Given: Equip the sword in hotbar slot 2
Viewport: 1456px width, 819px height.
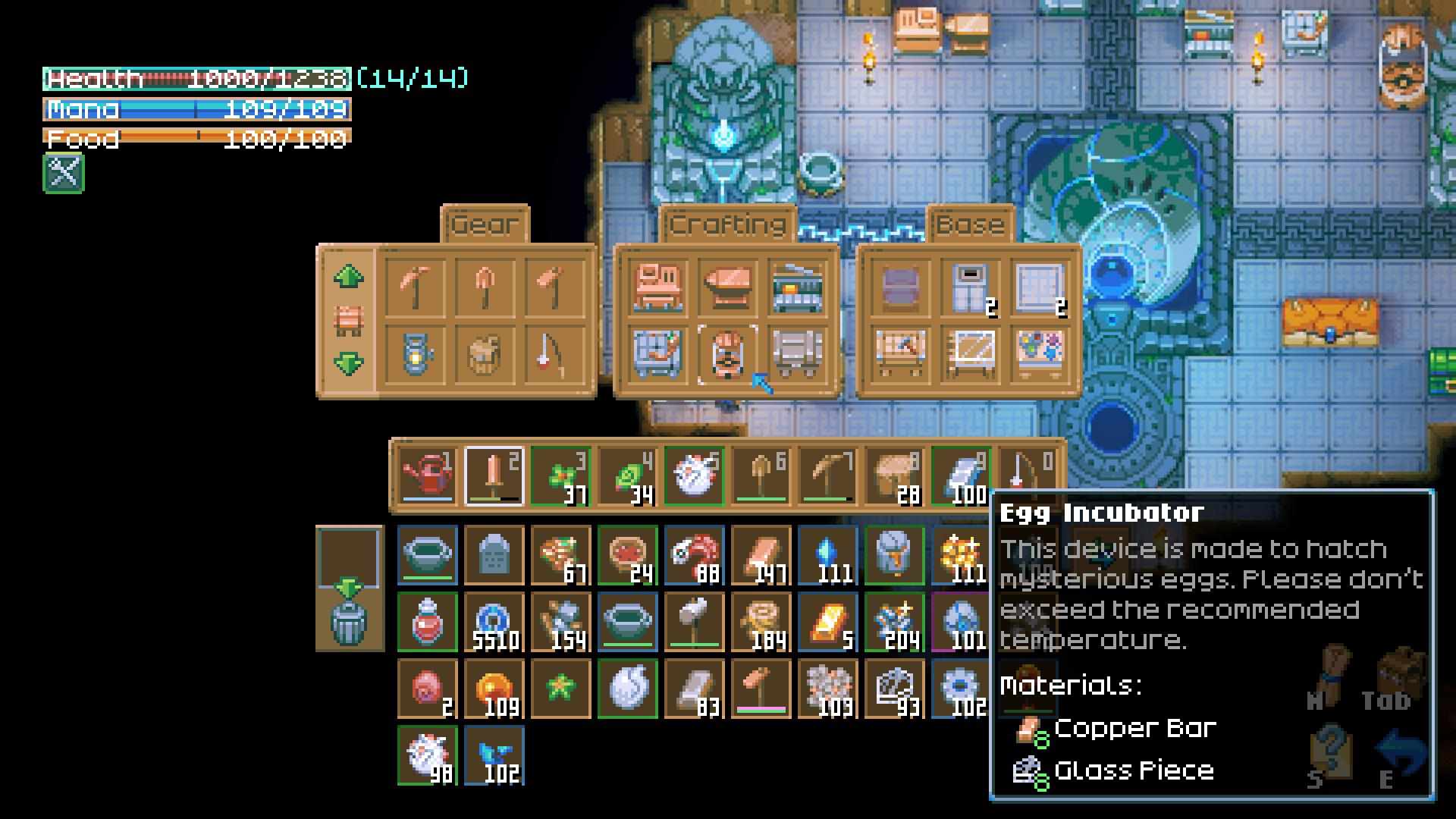Looking at the screenshot, I should 494,476.
